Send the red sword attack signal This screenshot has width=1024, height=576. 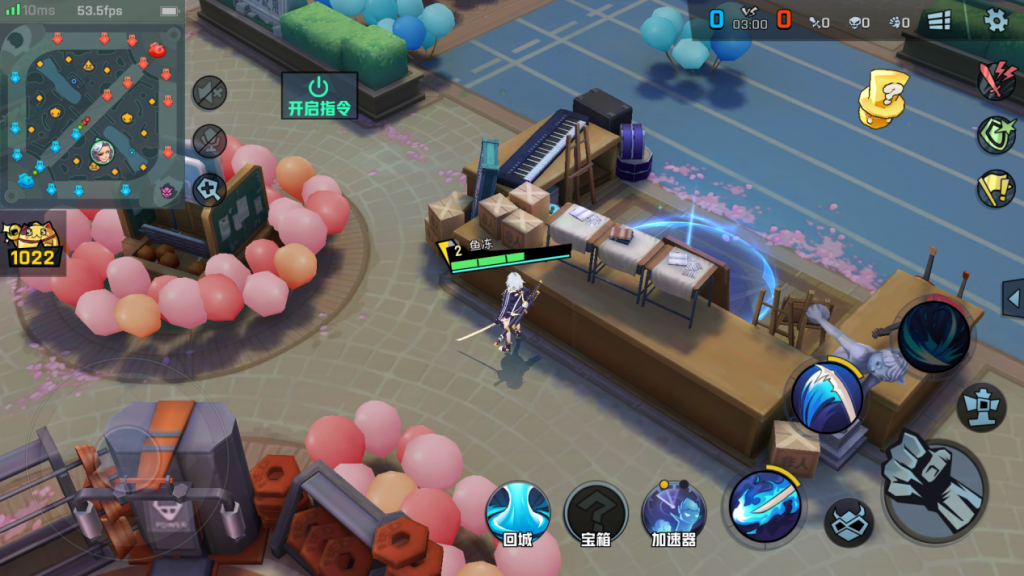pyautogui.click(x=996, y=80)
